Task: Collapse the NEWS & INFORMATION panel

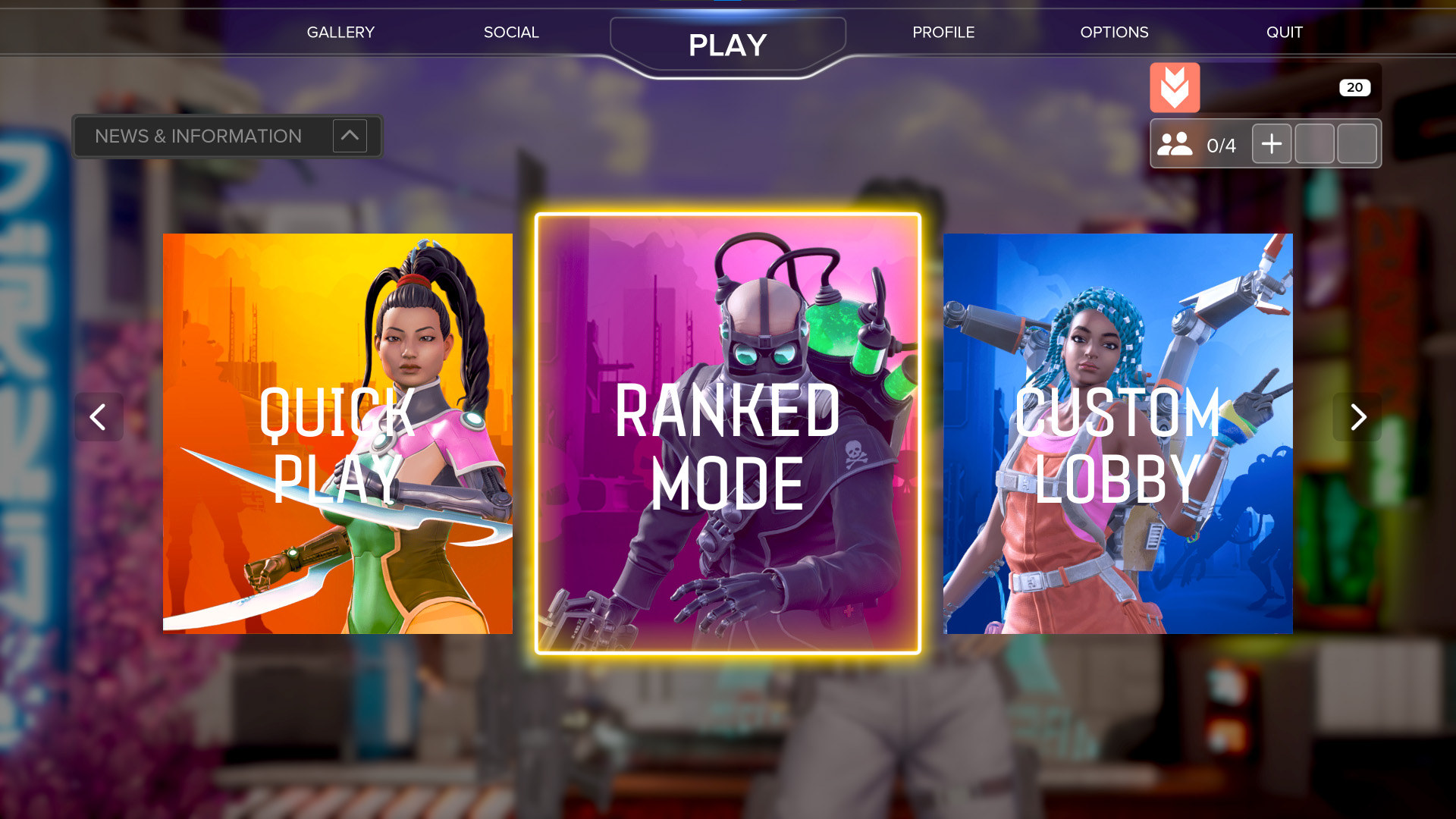Action: click(x=350, y=136)
